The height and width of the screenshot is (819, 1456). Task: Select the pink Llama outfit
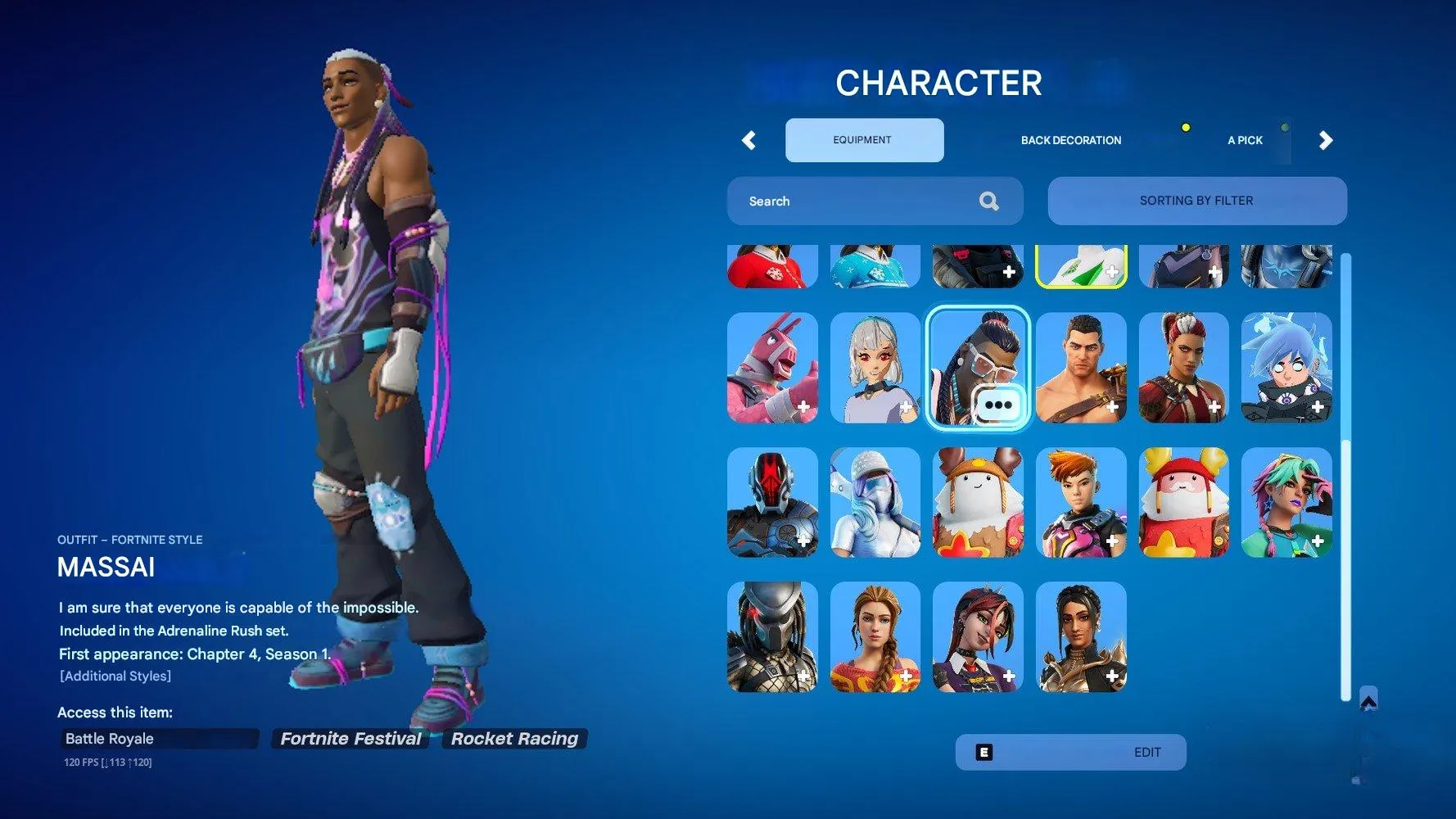coord(772,369)
